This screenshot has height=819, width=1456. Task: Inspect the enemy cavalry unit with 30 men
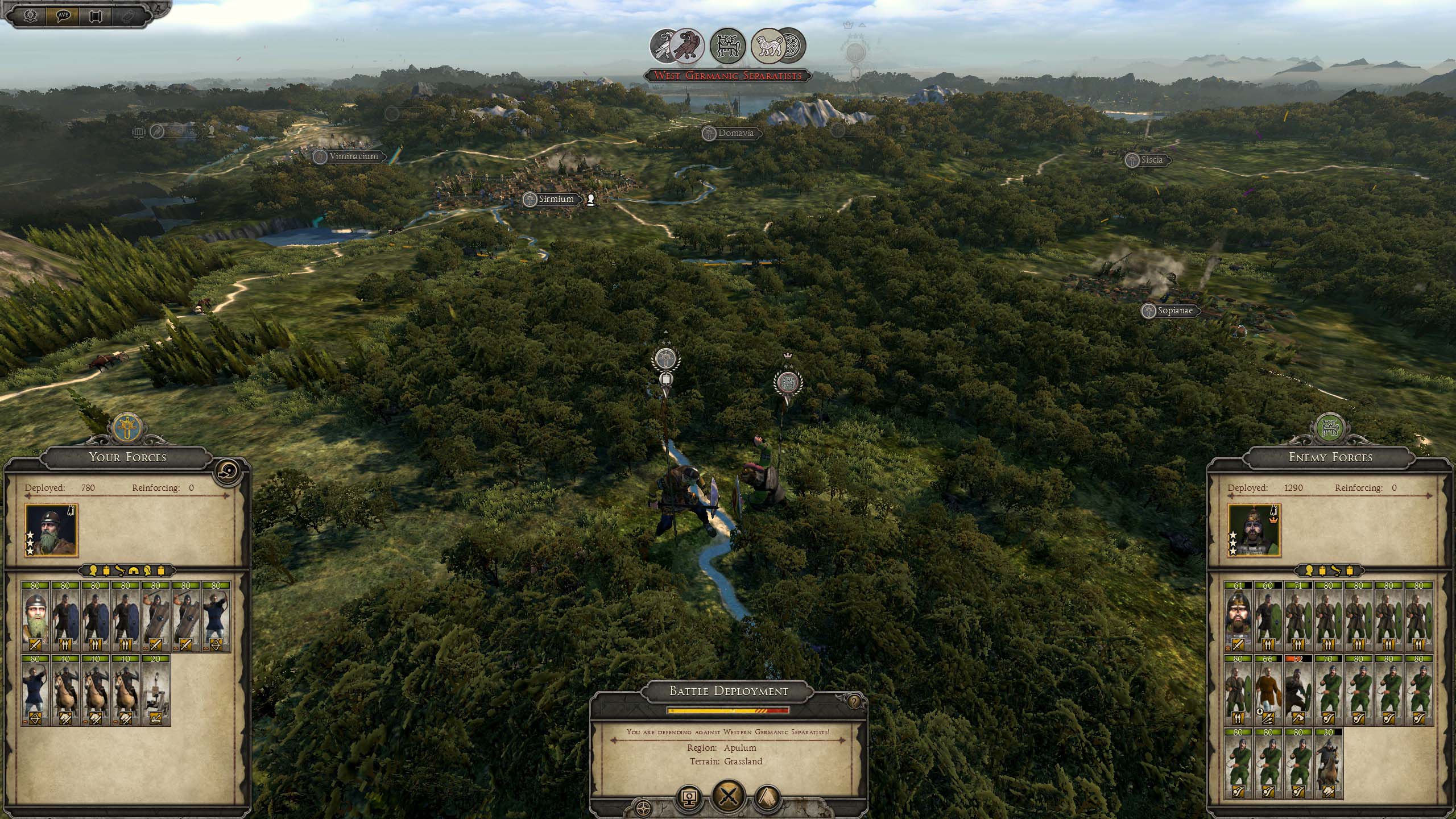(x=1328, y=763)
